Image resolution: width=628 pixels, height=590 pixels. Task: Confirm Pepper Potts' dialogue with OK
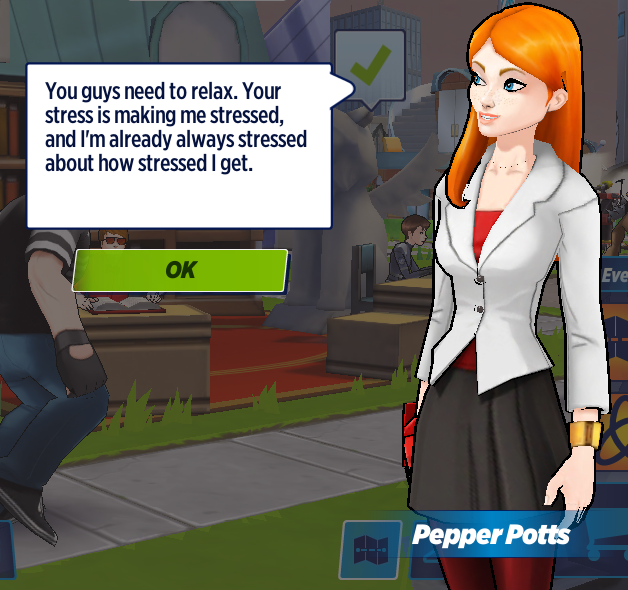coord(180,270)
